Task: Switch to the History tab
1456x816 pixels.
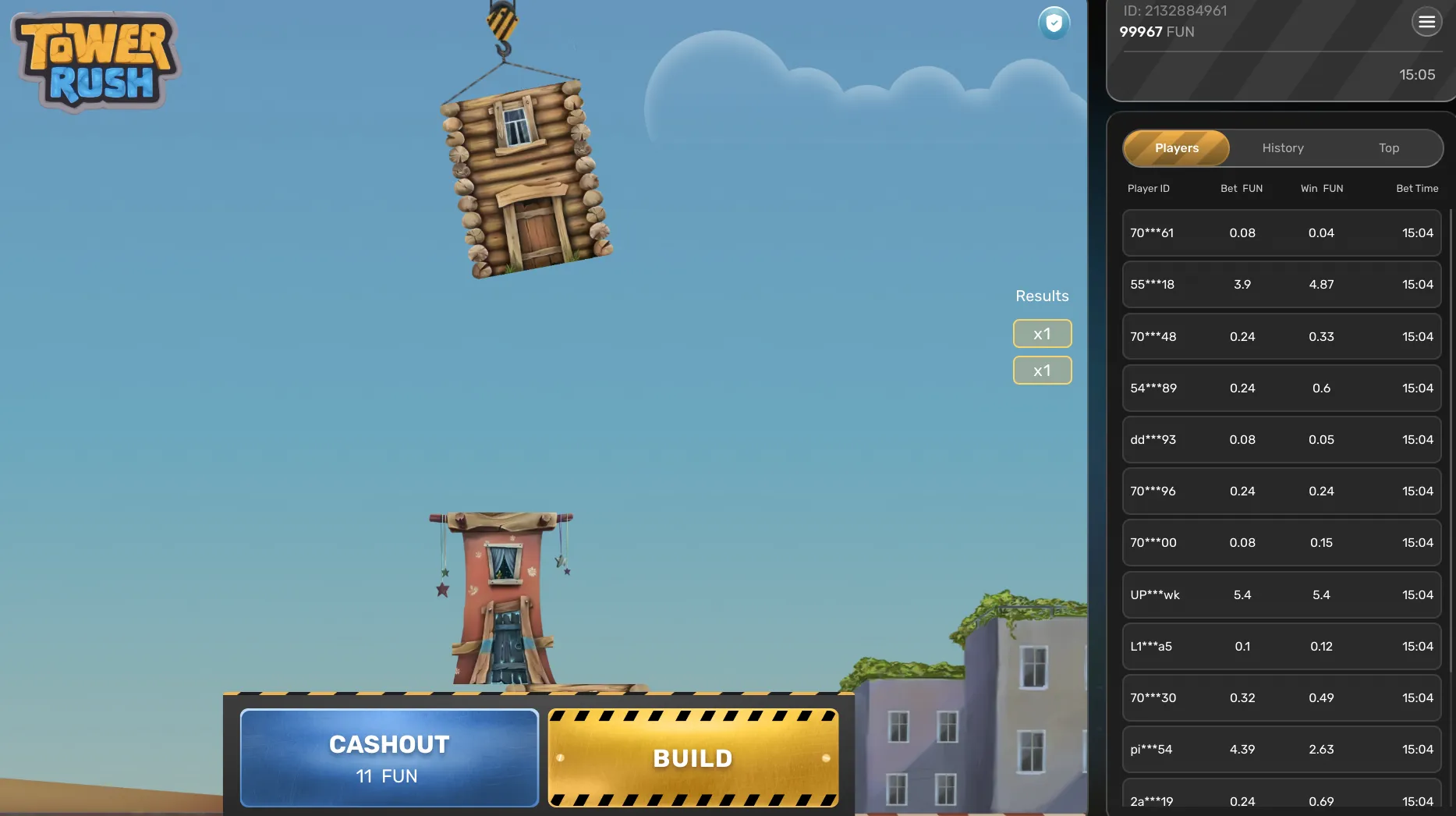Action: pos(1282,148)
